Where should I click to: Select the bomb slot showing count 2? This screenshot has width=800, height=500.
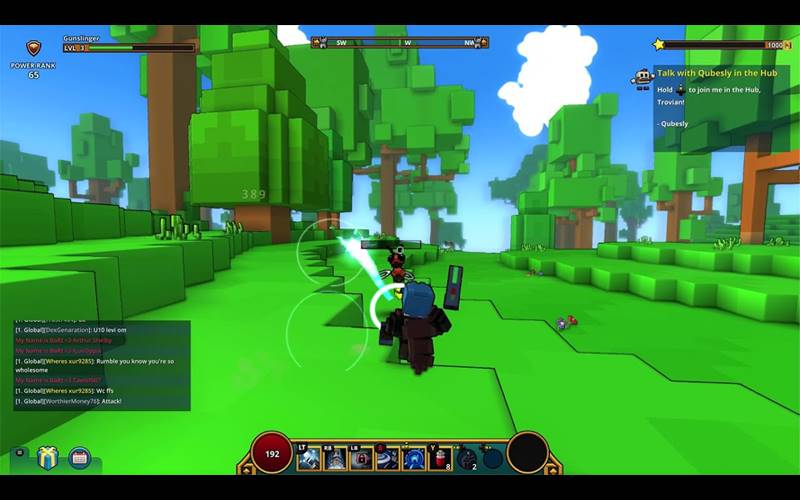point(466,458)
